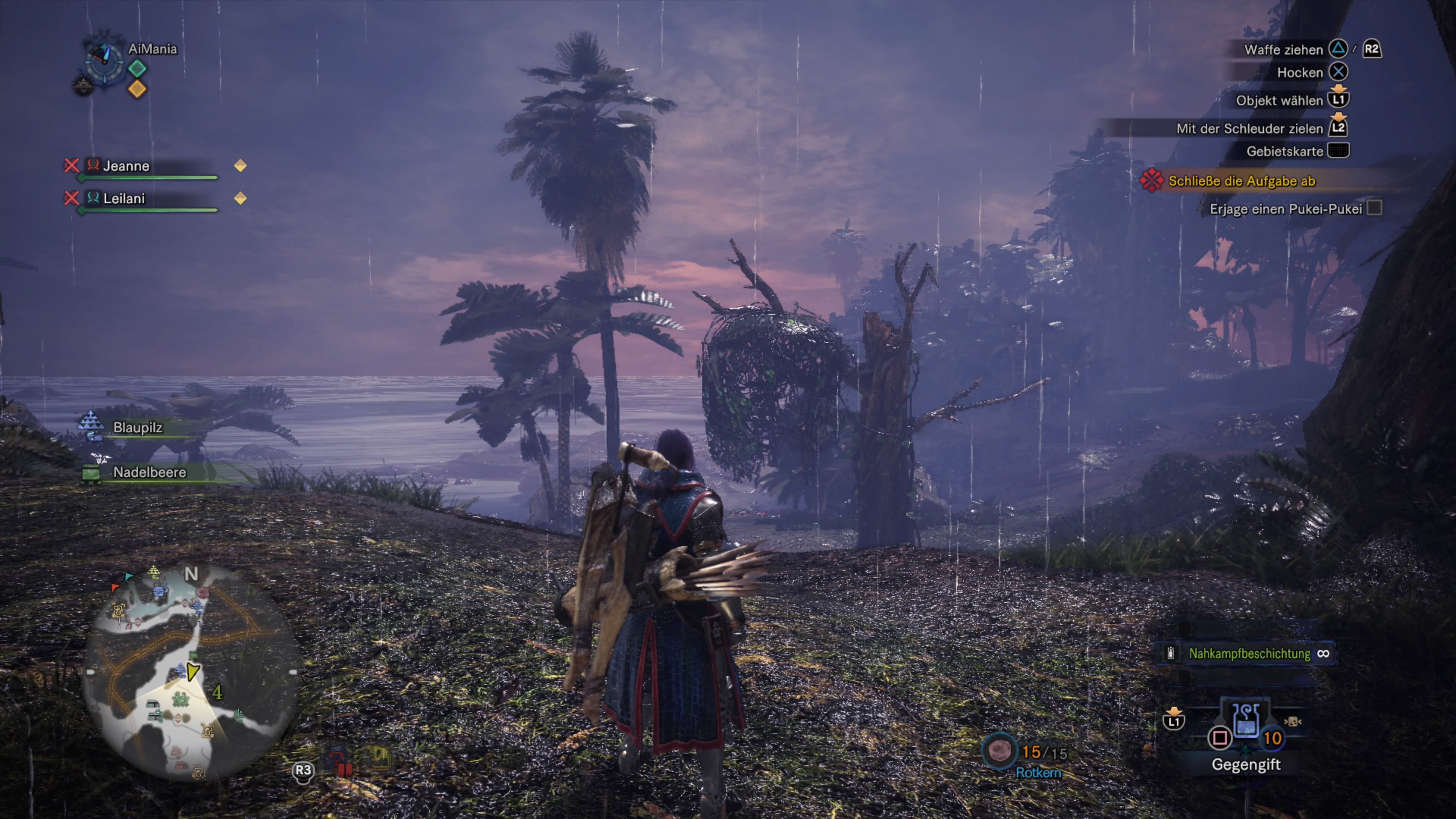Click the red X beside Jeanne
Viewport: 1456px width, 819px height.
(71, 166)
